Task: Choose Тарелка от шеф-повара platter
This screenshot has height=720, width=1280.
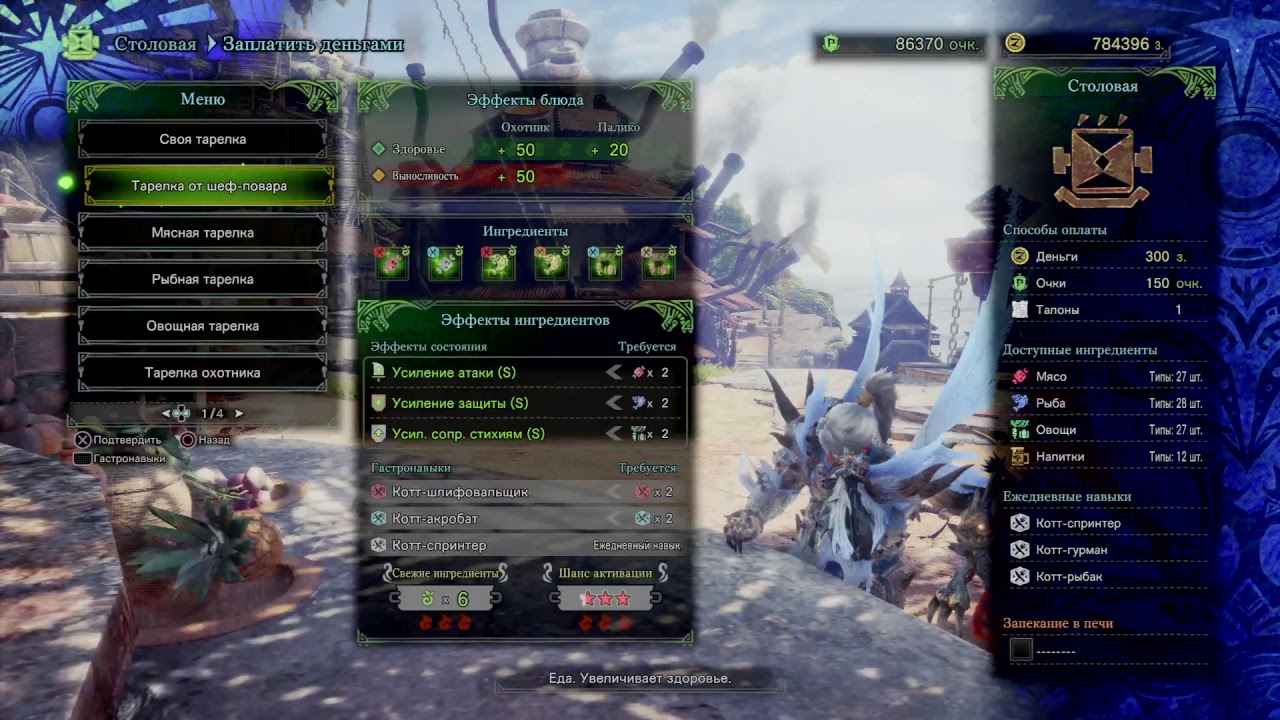Action: (x=208, y=186)
